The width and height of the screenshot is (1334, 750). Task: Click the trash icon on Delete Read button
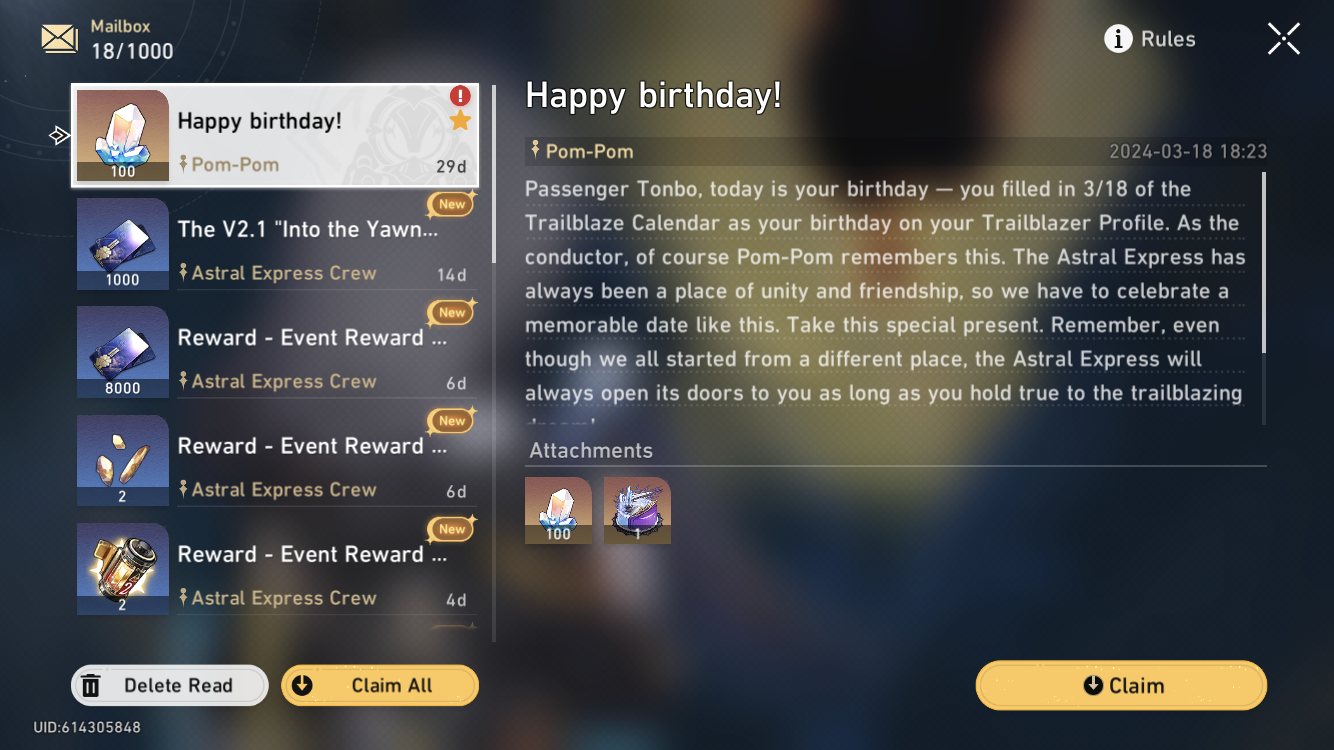click(92, 684)
